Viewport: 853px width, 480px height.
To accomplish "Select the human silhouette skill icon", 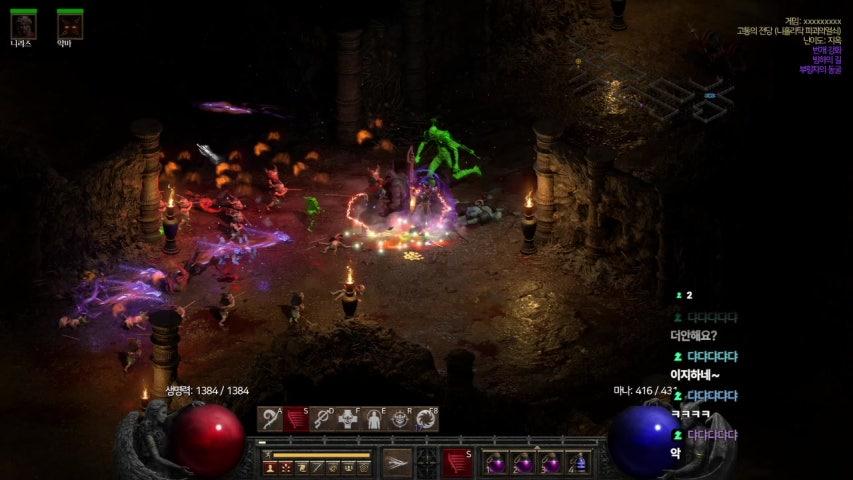I will point(374,419).
